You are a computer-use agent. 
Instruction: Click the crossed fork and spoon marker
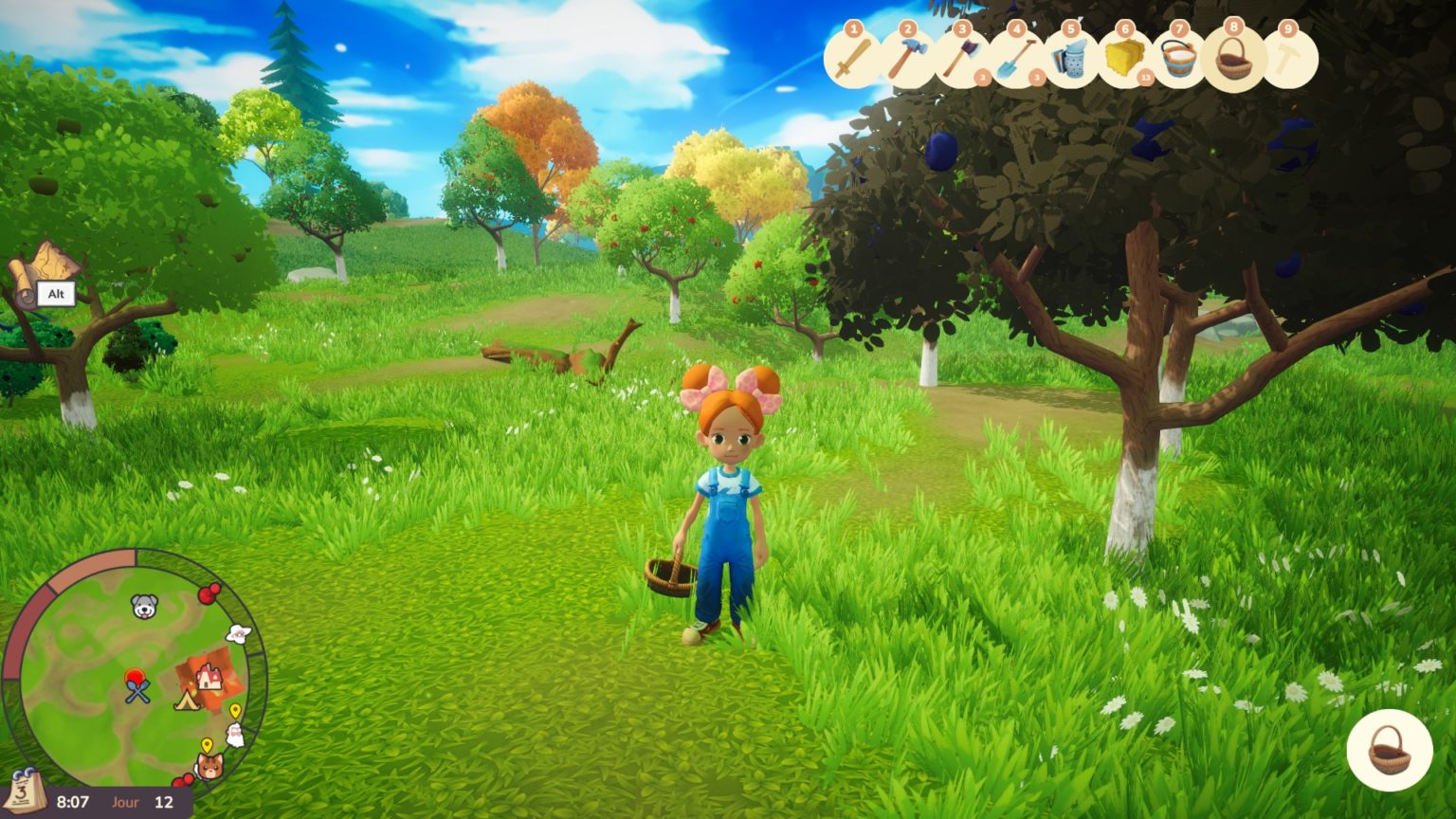pos(138,691)
